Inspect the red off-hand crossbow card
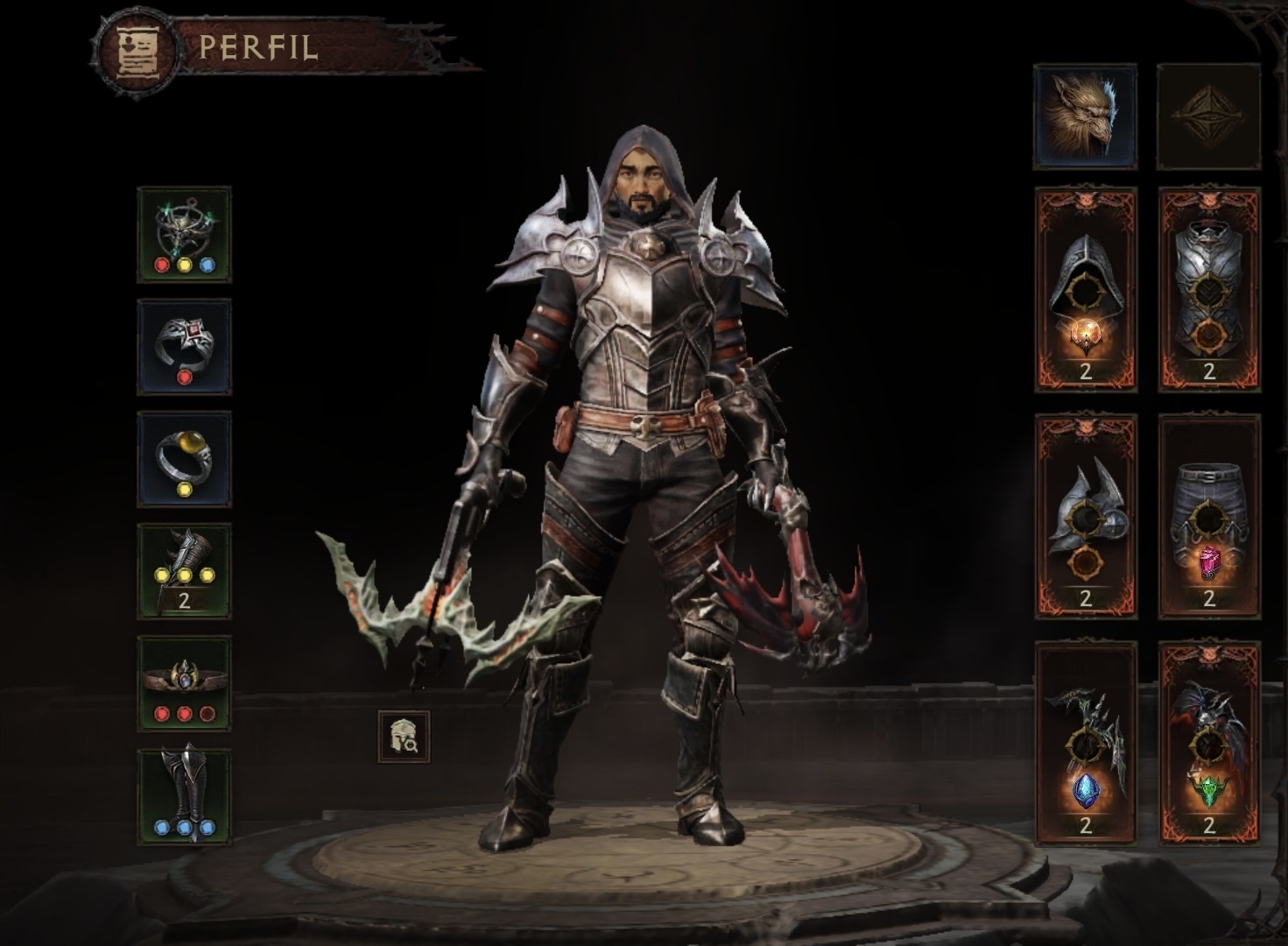The width and height of the screenshot is (1288, 946). click(1208, 743)
